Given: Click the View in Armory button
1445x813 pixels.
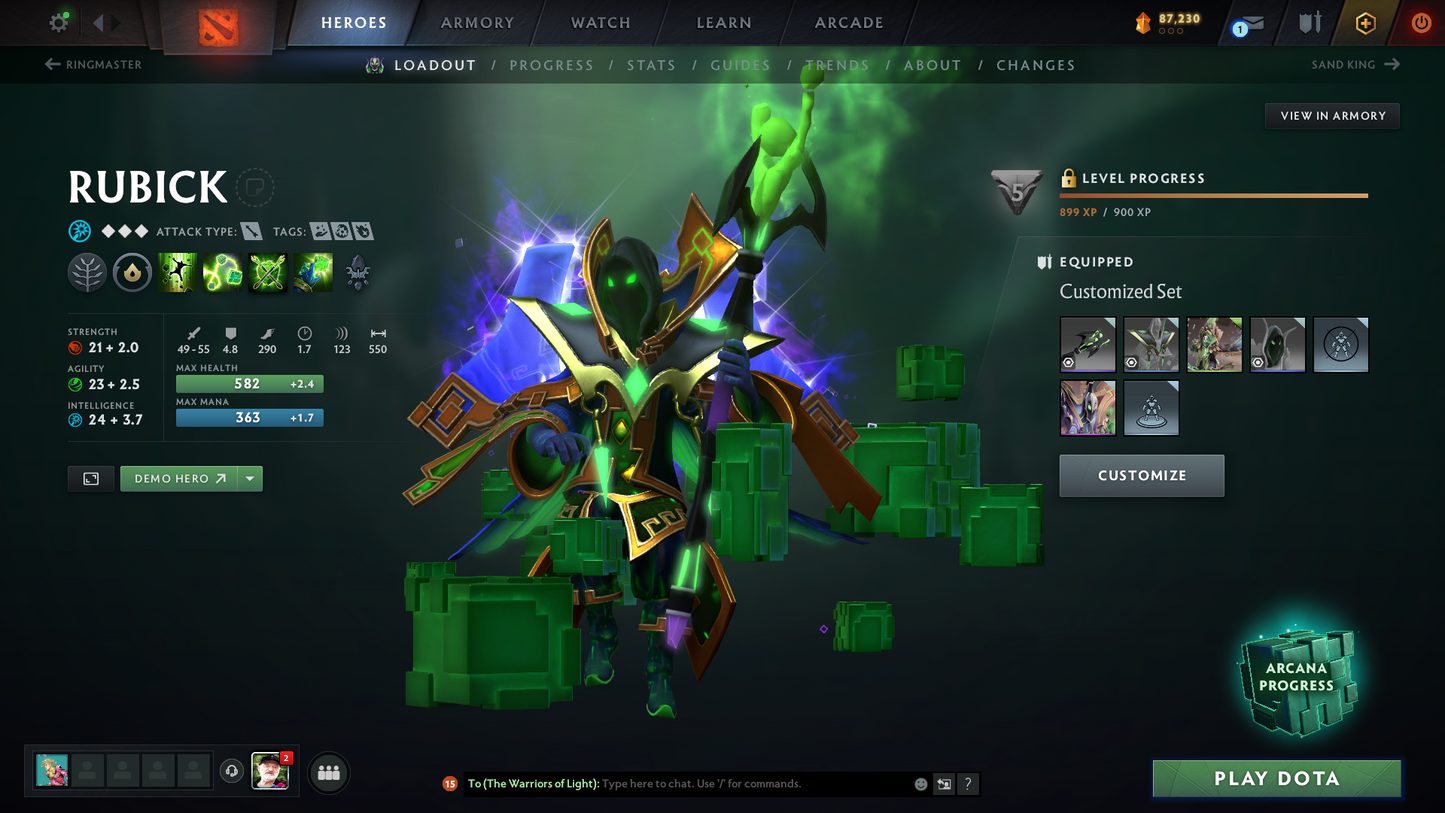Looking at the screenshot, I should click(1332, 115).
